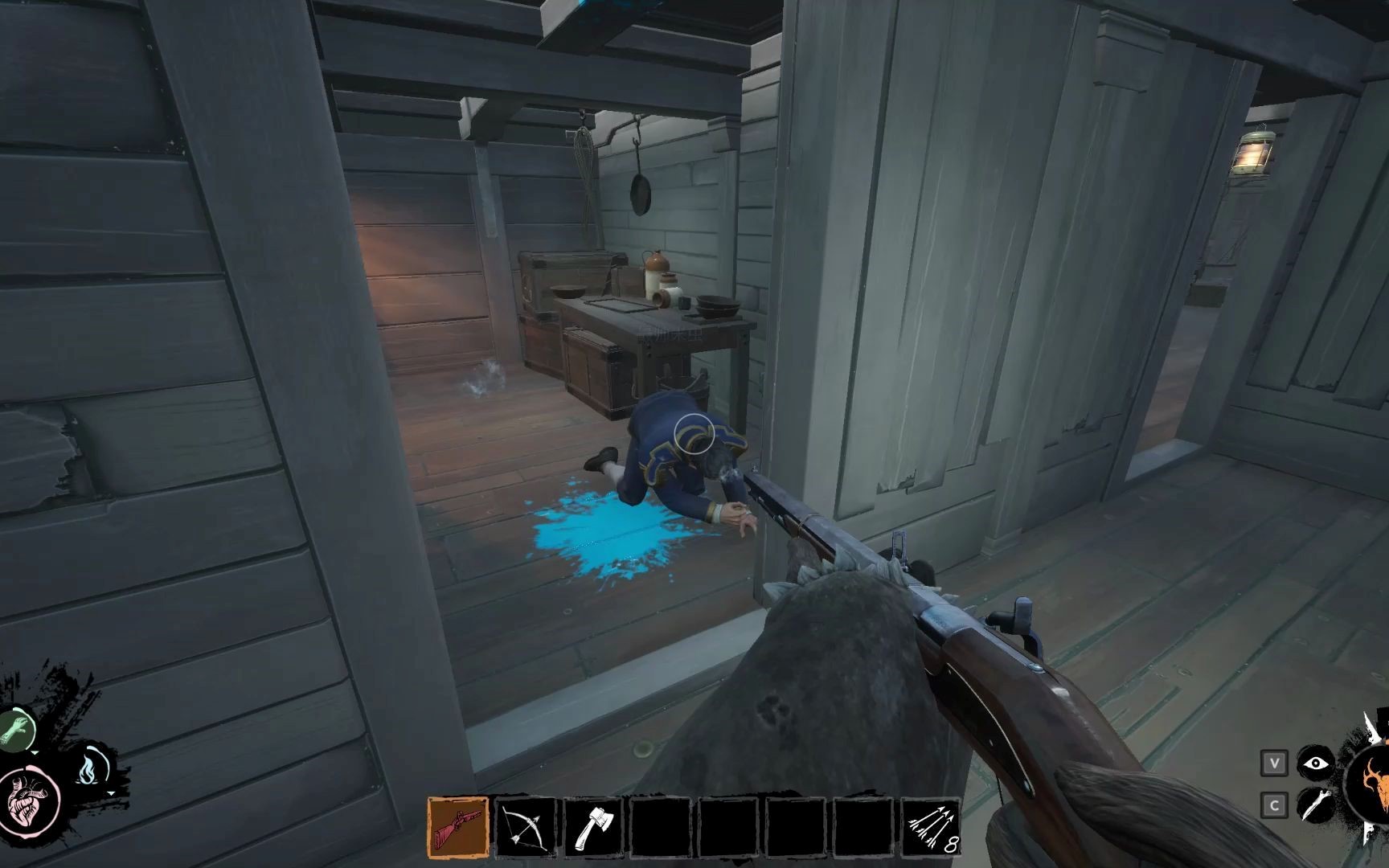Click the green zombie hand icon

coord(18,730)
